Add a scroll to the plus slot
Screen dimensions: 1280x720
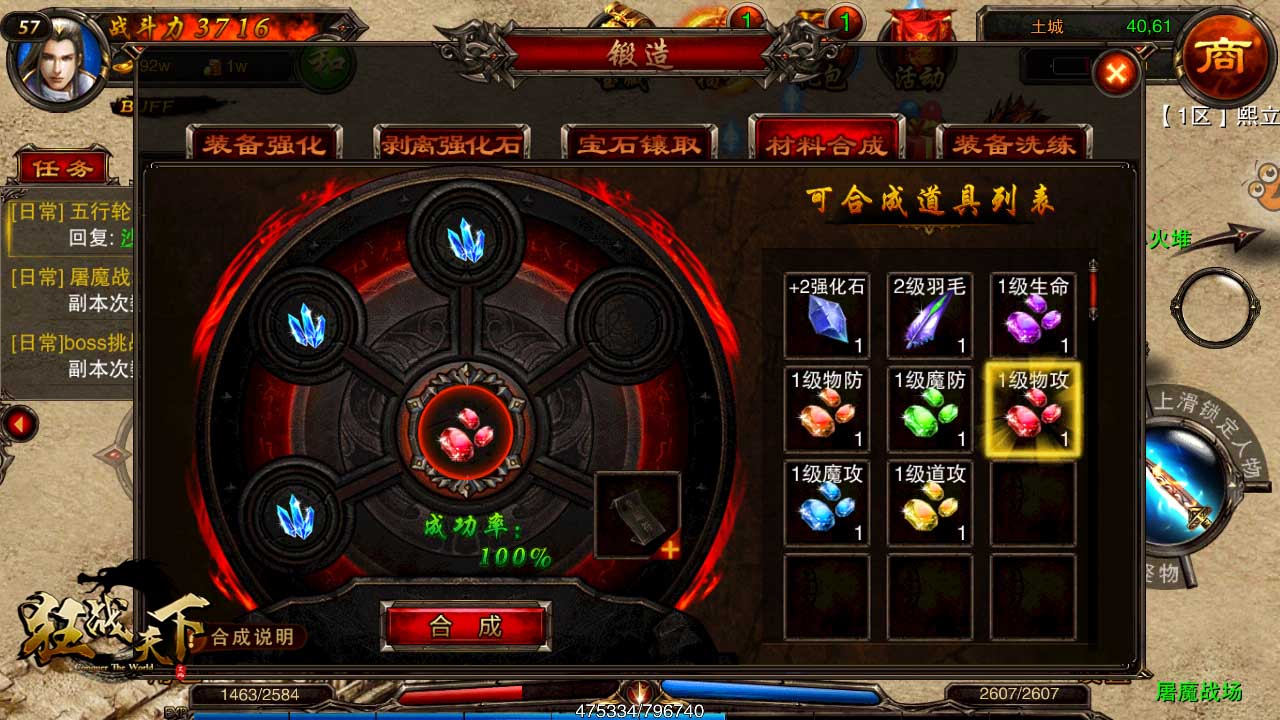click(638, 515)
